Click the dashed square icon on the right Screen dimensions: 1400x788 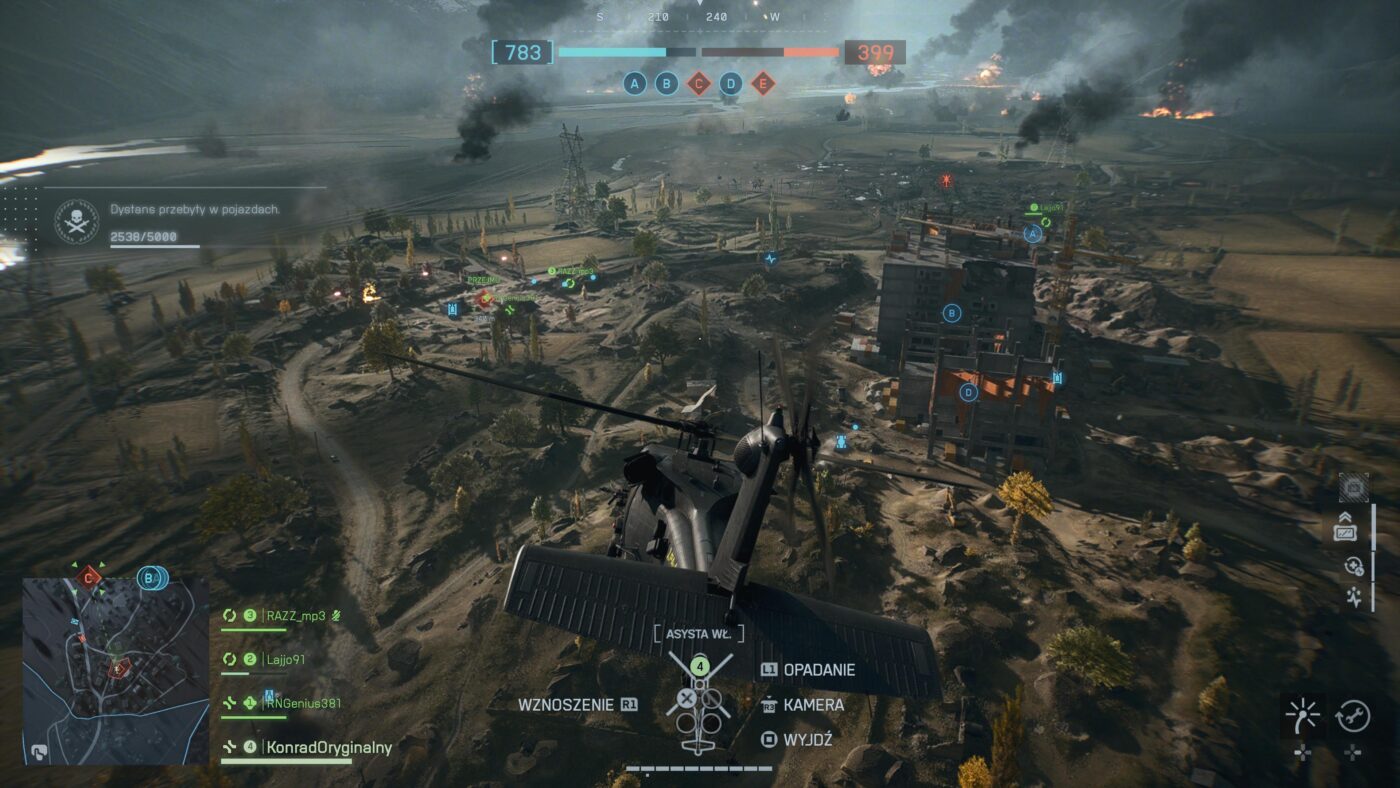click(1353, 487)
